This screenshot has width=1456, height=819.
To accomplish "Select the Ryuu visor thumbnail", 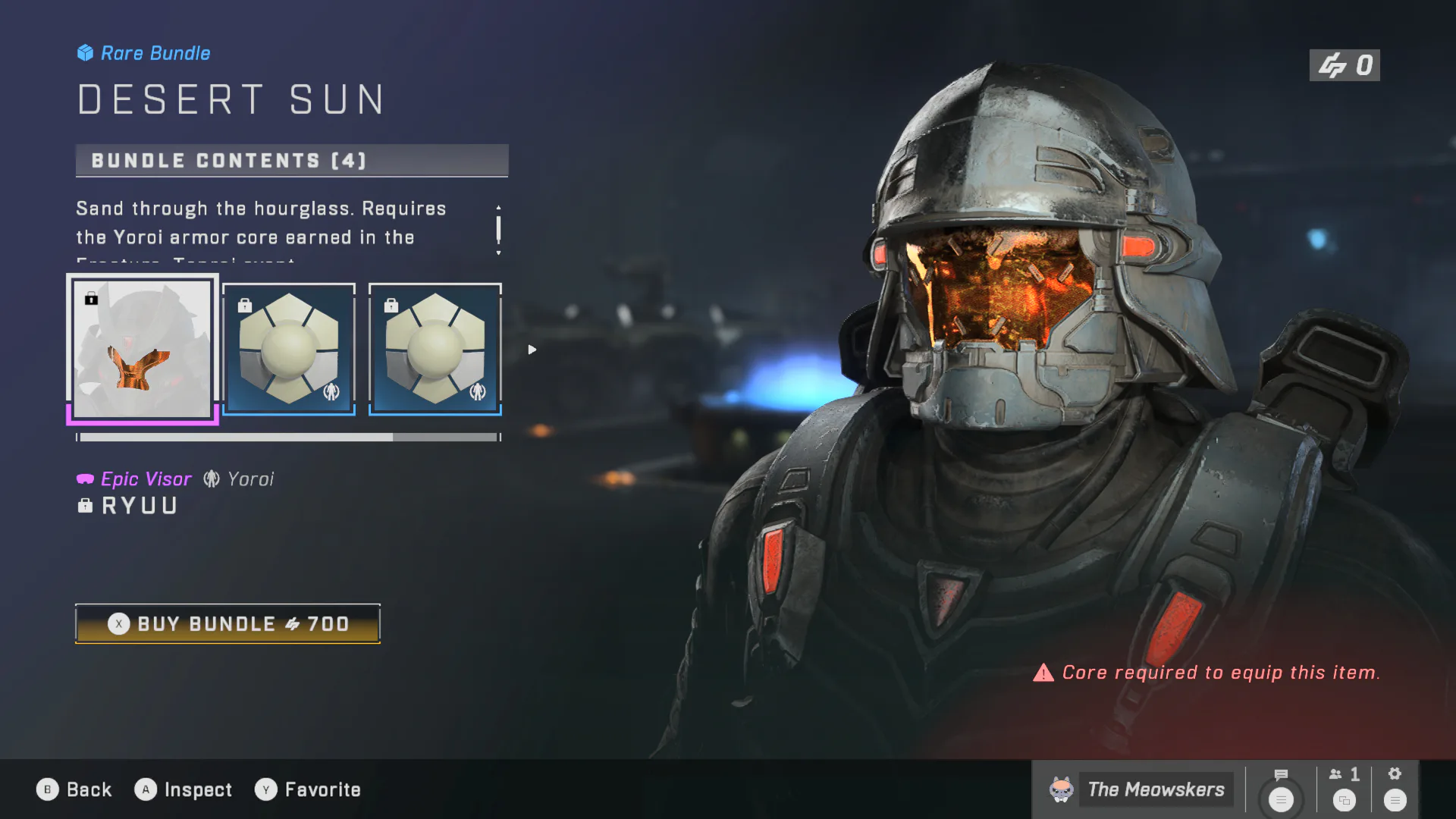I will click(x=143, y=349).
